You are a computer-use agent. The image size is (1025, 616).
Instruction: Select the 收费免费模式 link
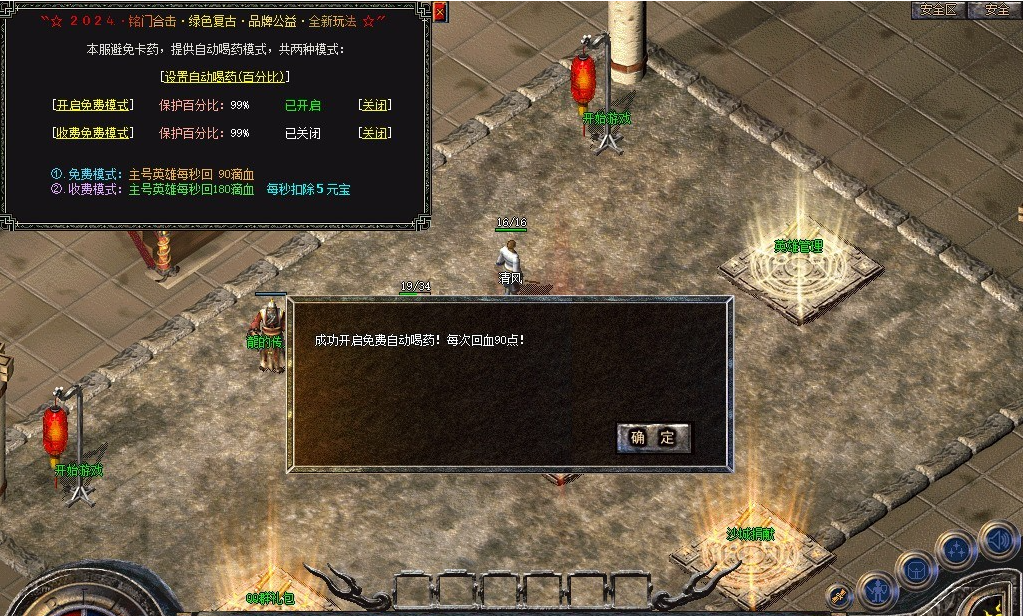click(x=92, y=133)
